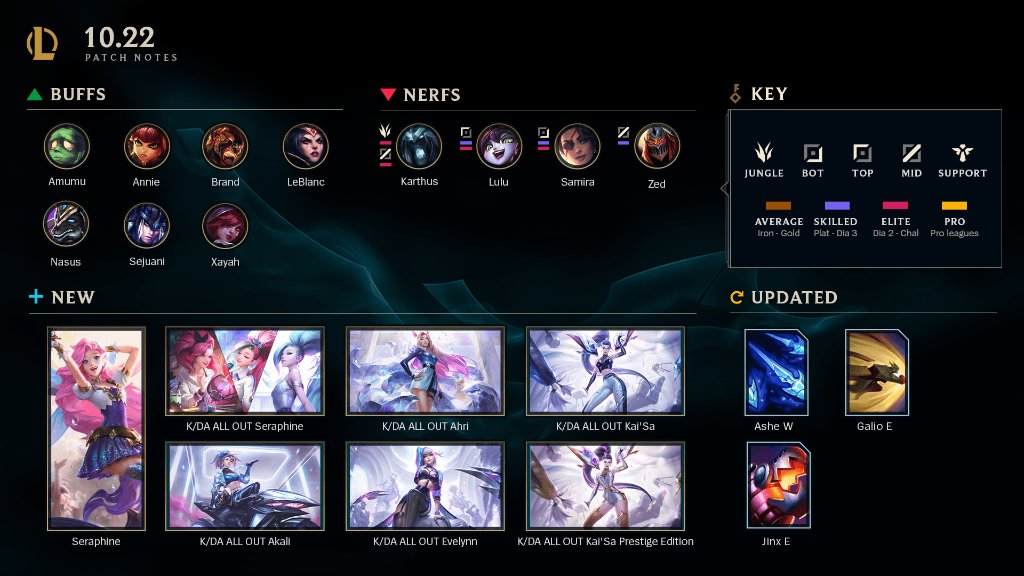1024x576 pixels.
Task: Open the Karthus nerf portrait
Action: 419,146
